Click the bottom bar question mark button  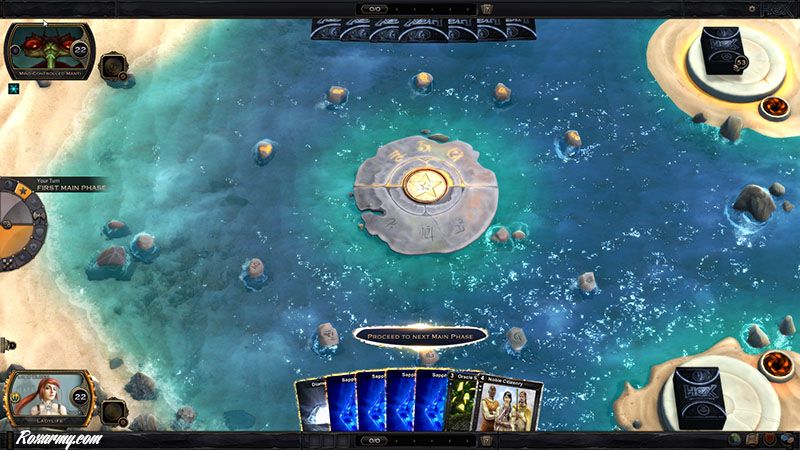[487, 439]
